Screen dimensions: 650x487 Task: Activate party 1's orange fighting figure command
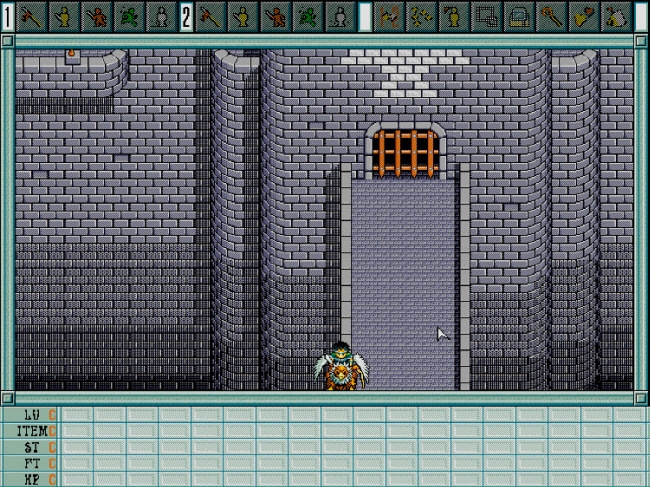97,15
